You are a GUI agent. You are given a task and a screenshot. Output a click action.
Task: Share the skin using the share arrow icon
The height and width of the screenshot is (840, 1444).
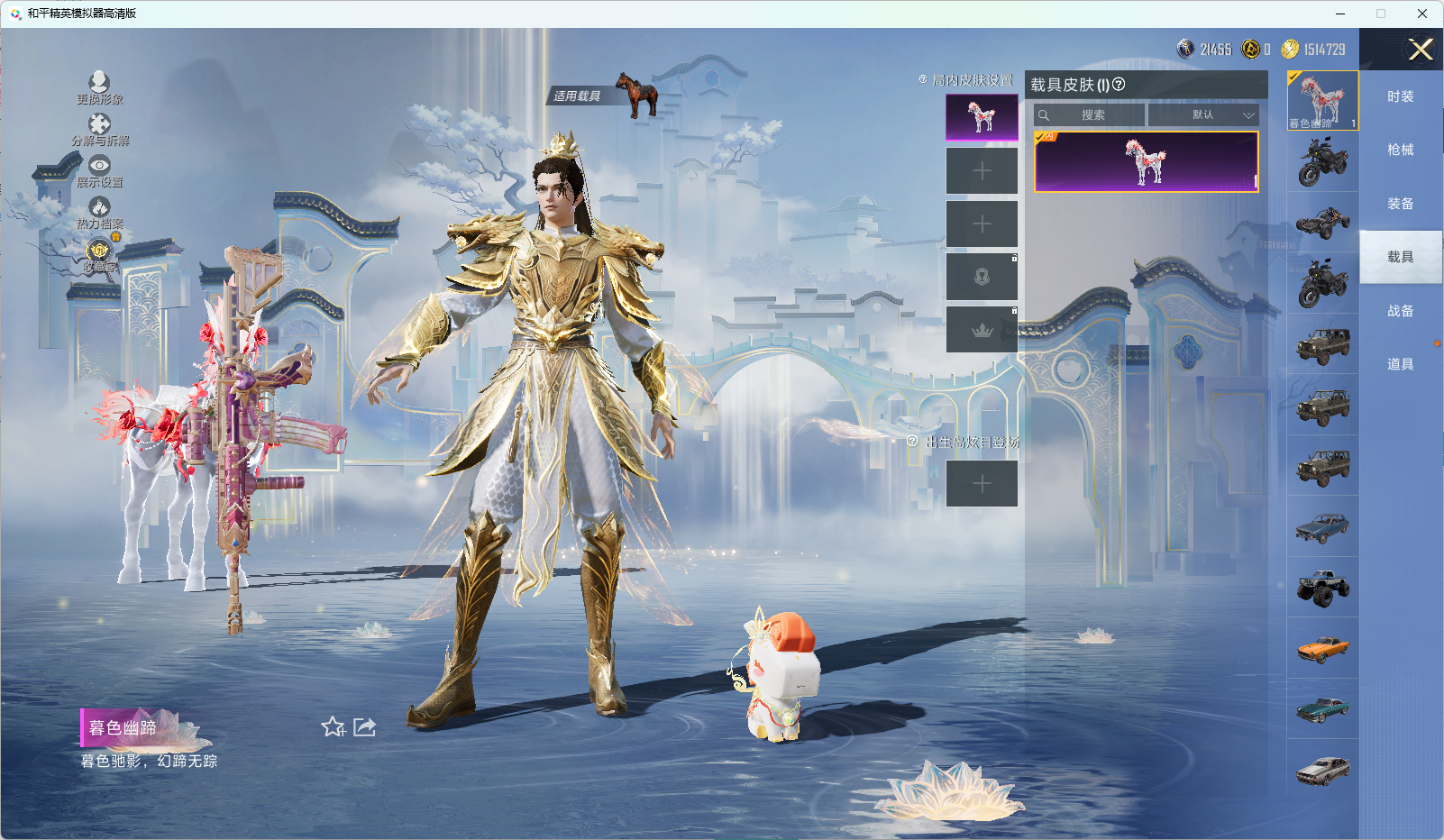[365, 726]
